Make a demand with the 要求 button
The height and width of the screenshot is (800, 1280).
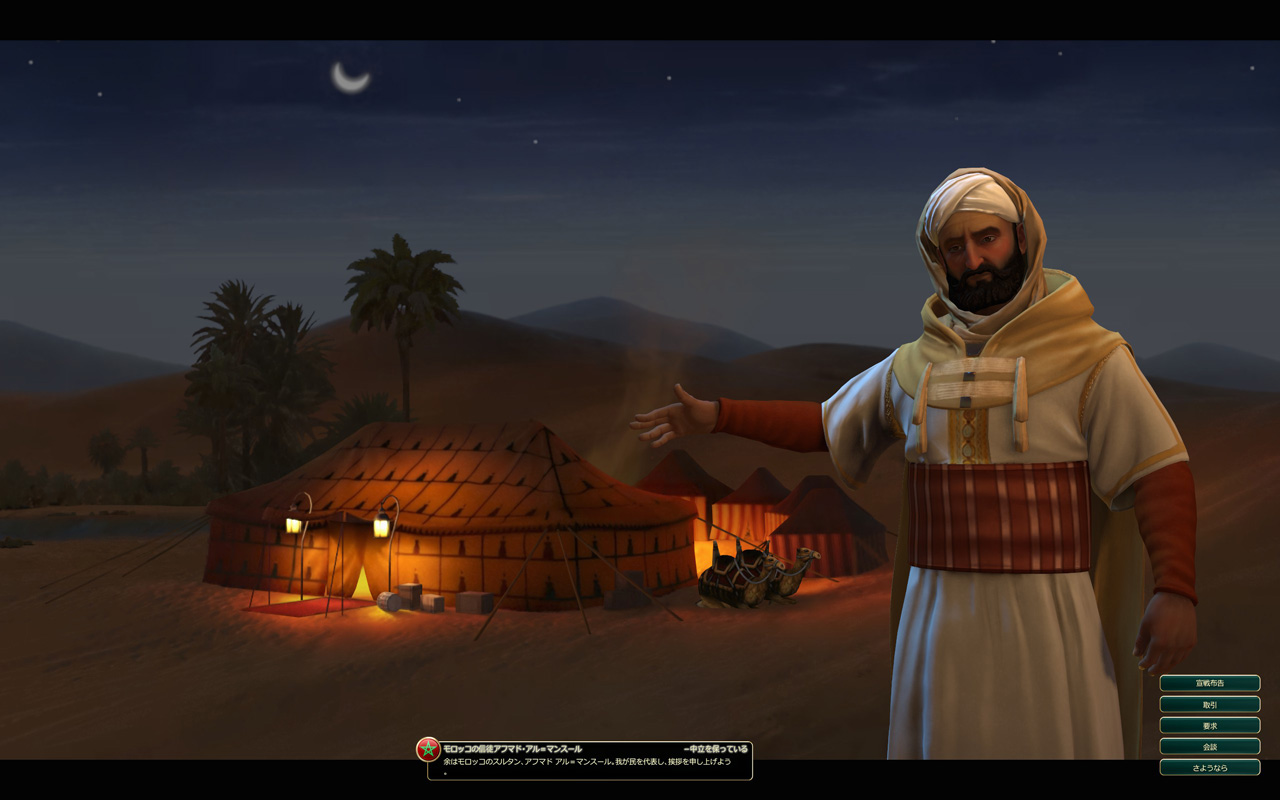click(1209, 725)
